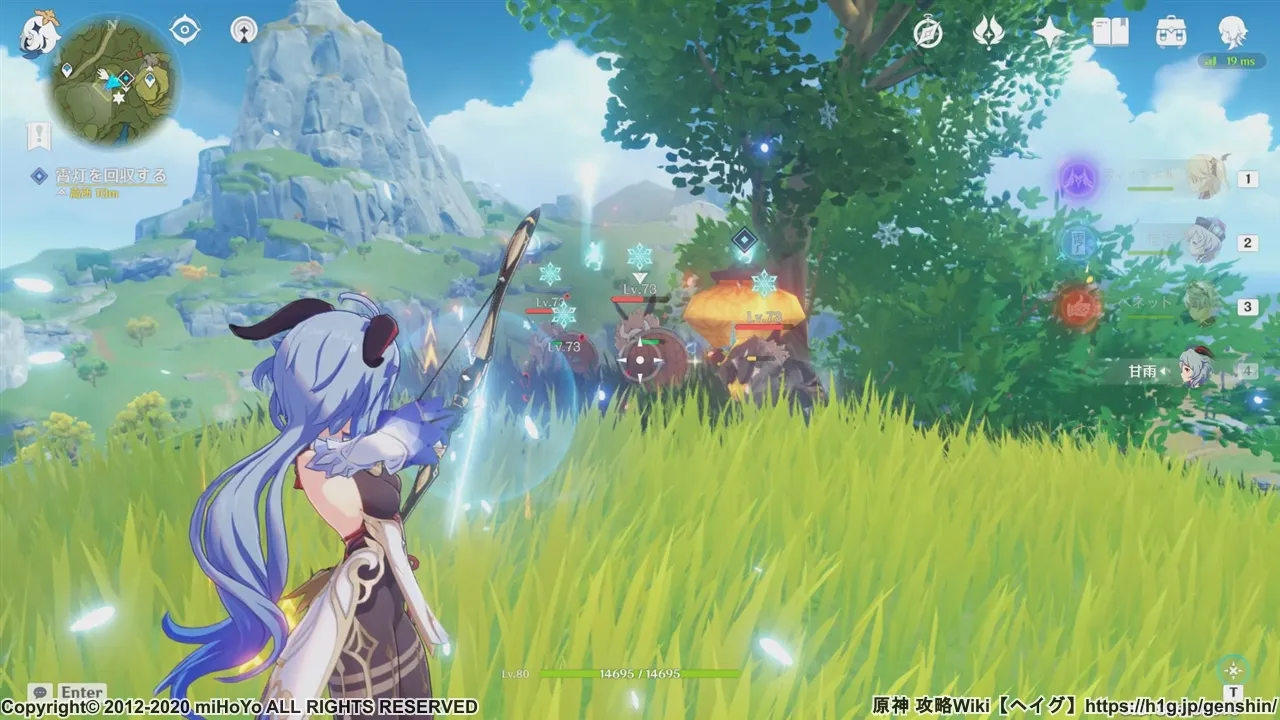Open the compass events icon

928,33
